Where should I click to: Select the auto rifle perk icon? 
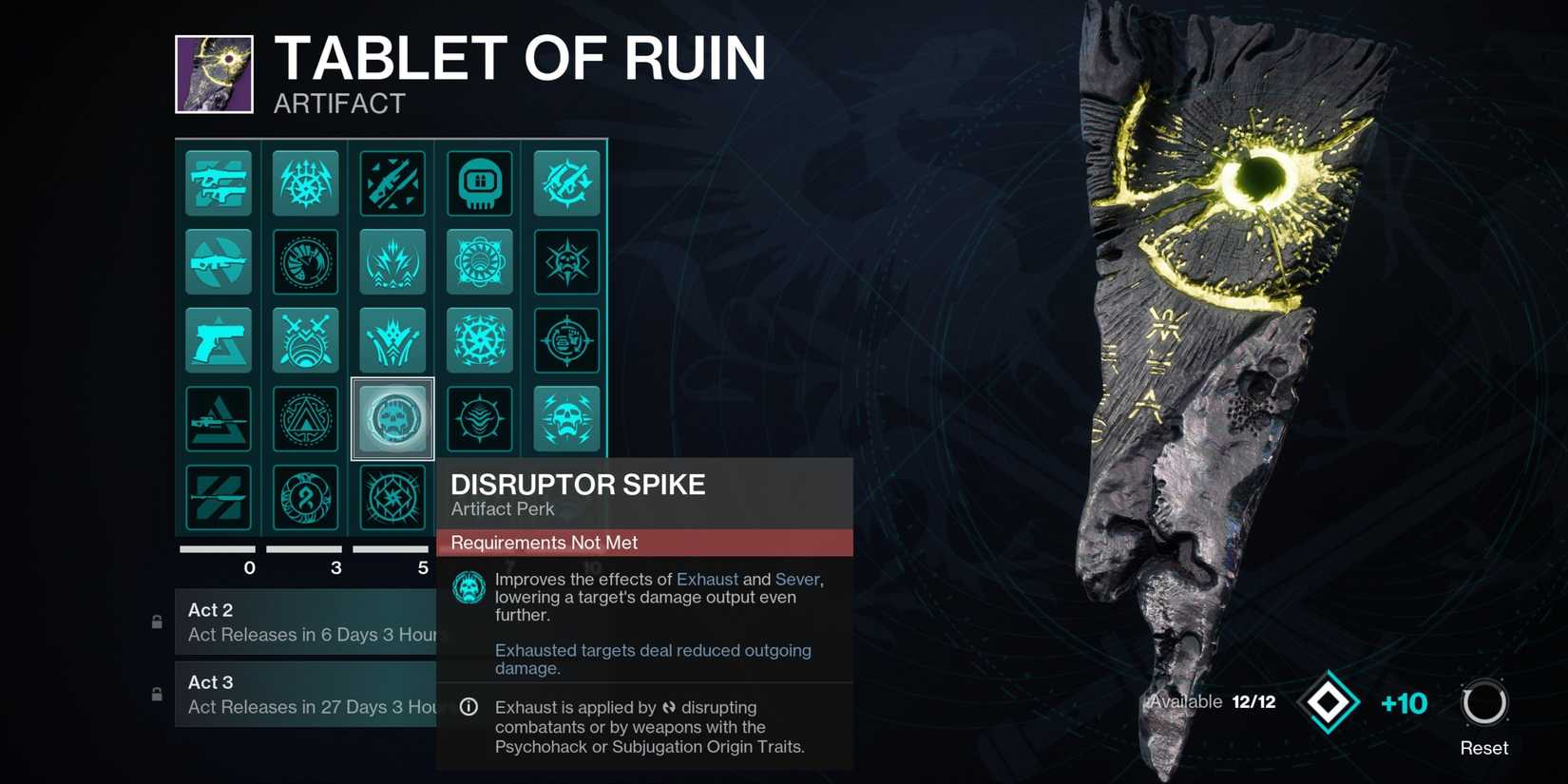219,262
